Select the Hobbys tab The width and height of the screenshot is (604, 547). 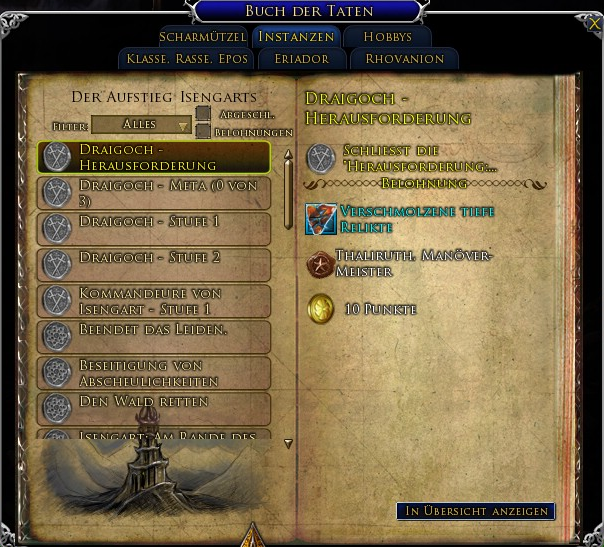[x=387, y=37]
